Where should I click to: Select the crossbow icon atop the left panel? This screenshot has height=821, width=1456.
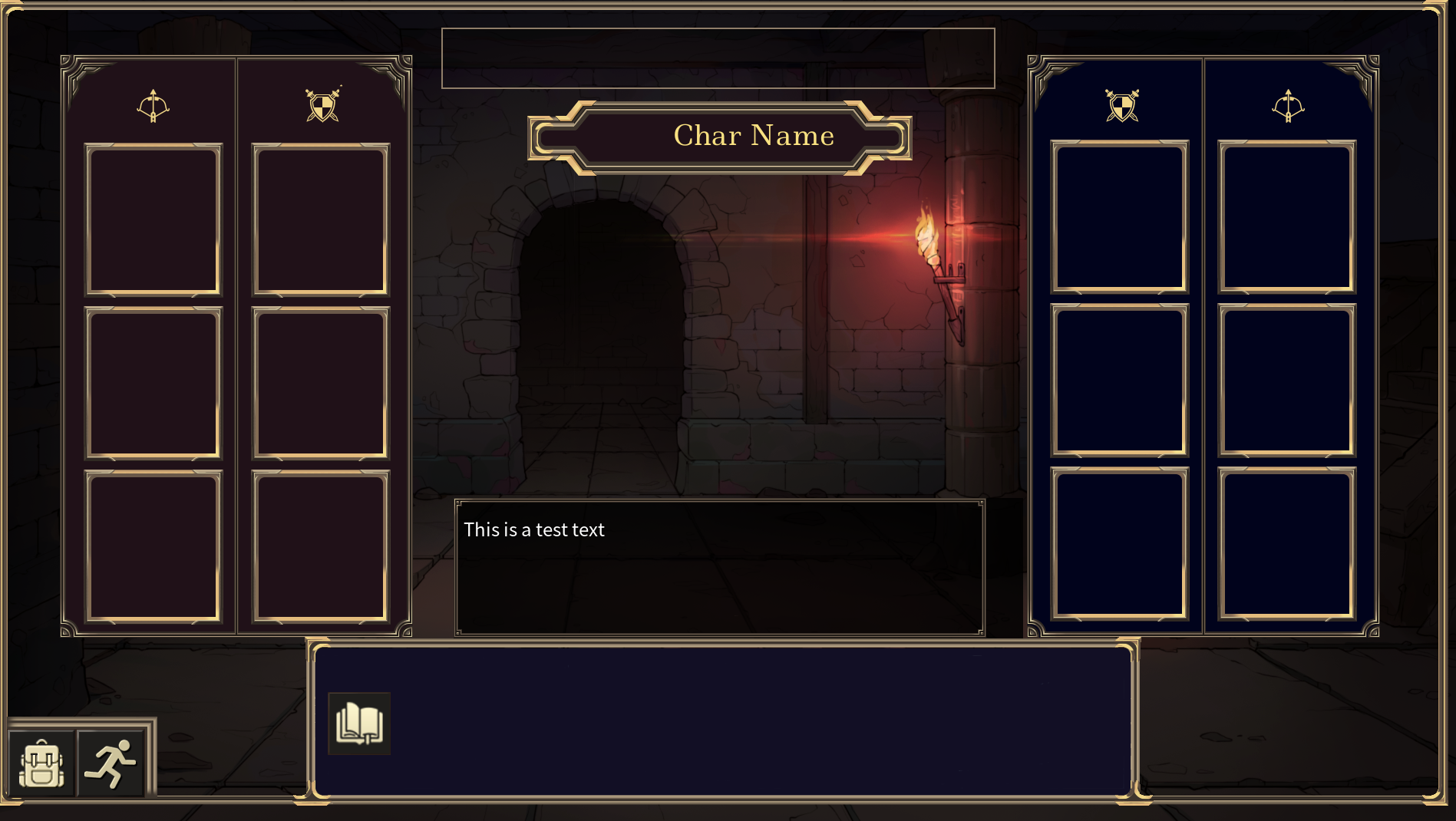pos(155,105)
